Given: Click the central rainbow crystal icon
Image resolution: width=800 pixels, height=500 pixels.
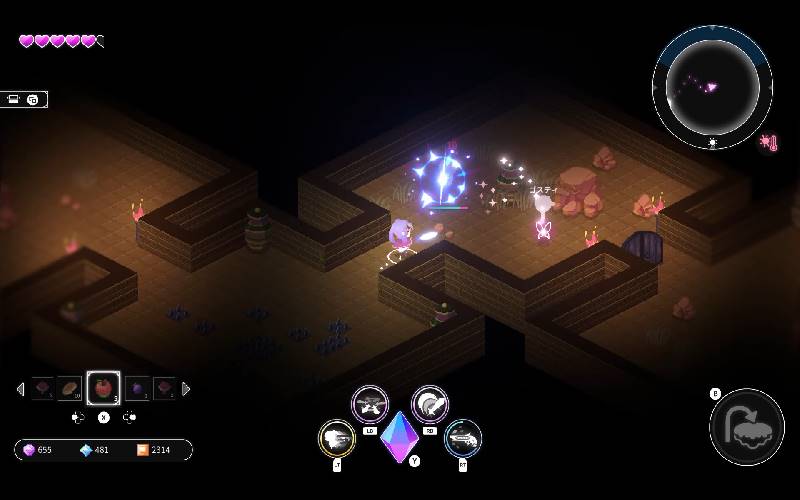Looking at the screenshot, I should pos(400,436).
